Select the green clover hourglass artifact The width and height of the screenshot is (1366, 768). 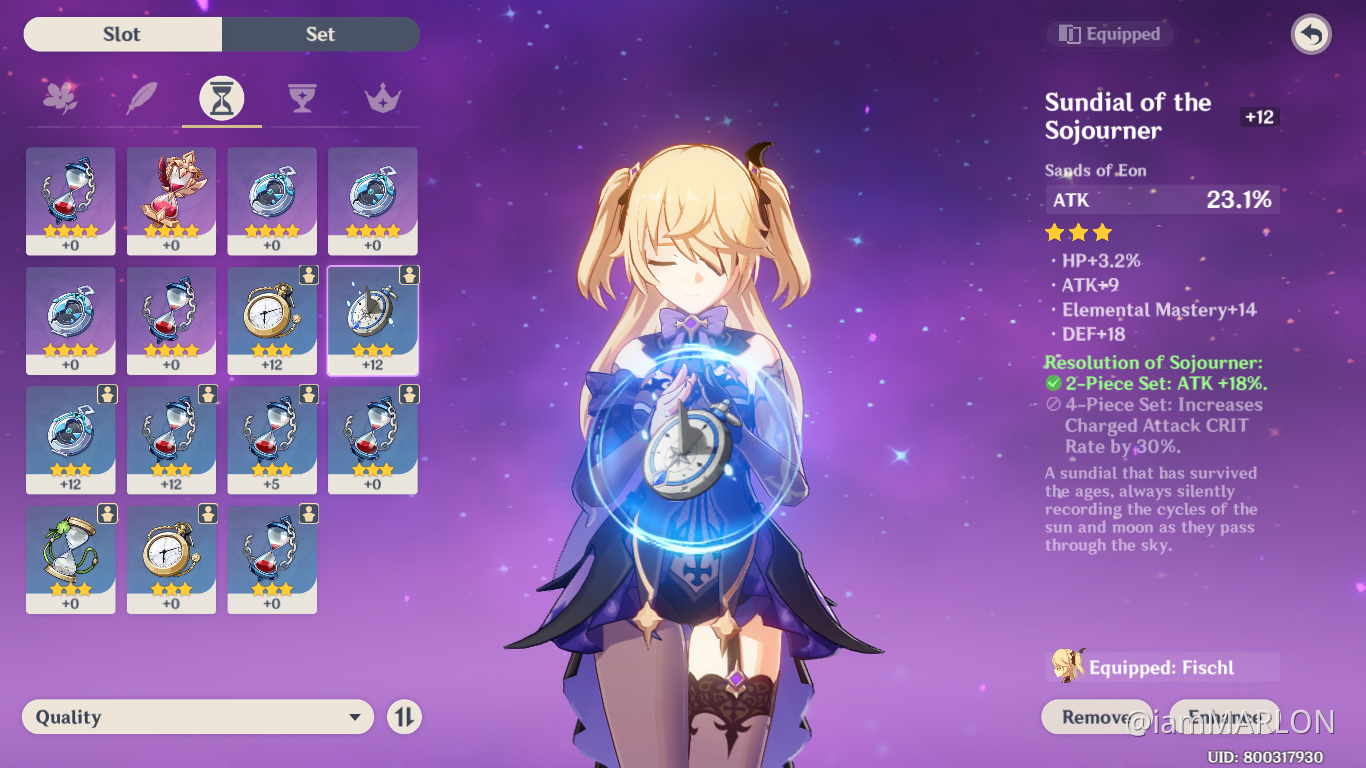click(70, 560)
